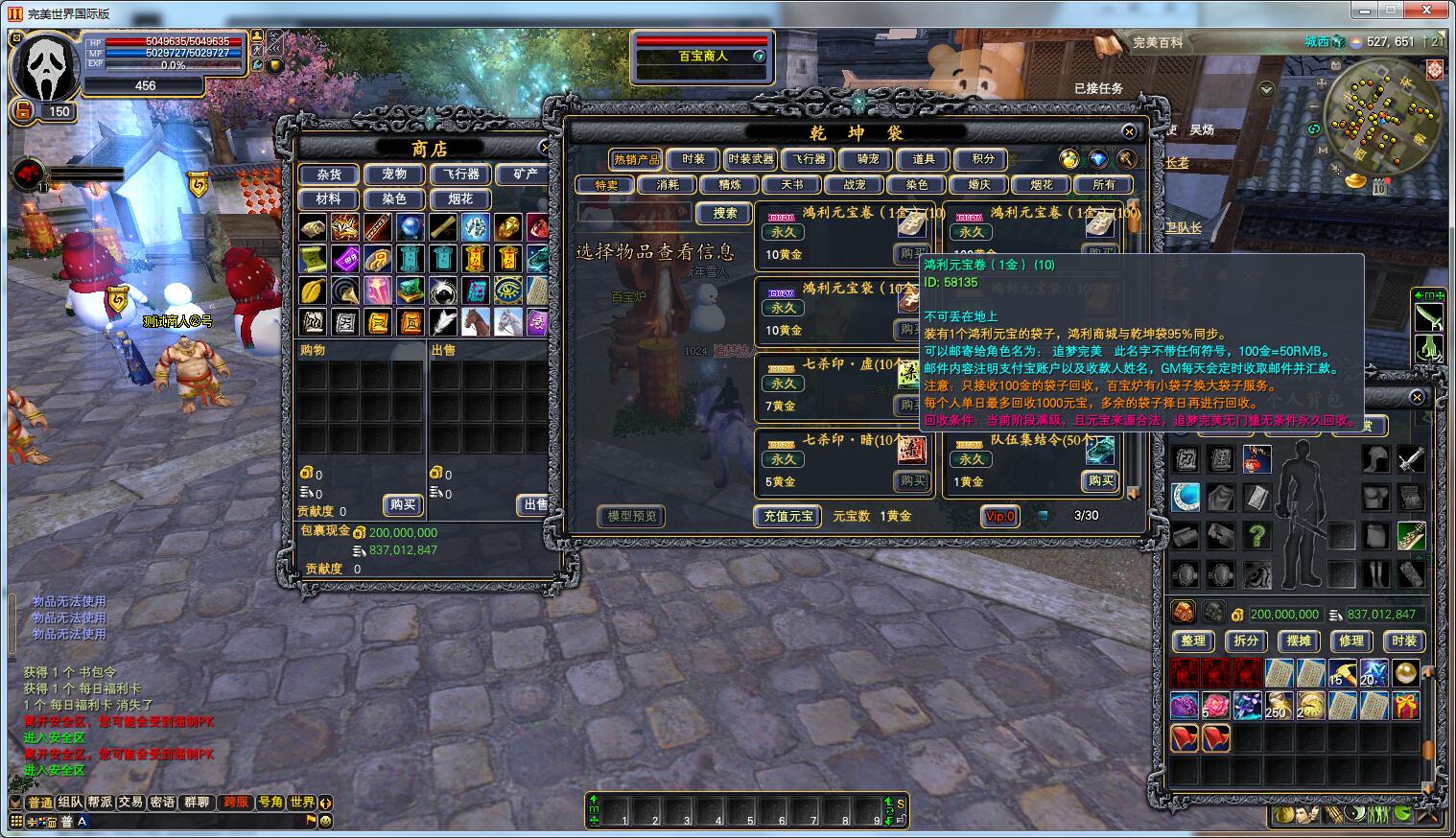Viewport: 1456px width, 838px height.
Task: Close the game window
Action: (1431, 10)
